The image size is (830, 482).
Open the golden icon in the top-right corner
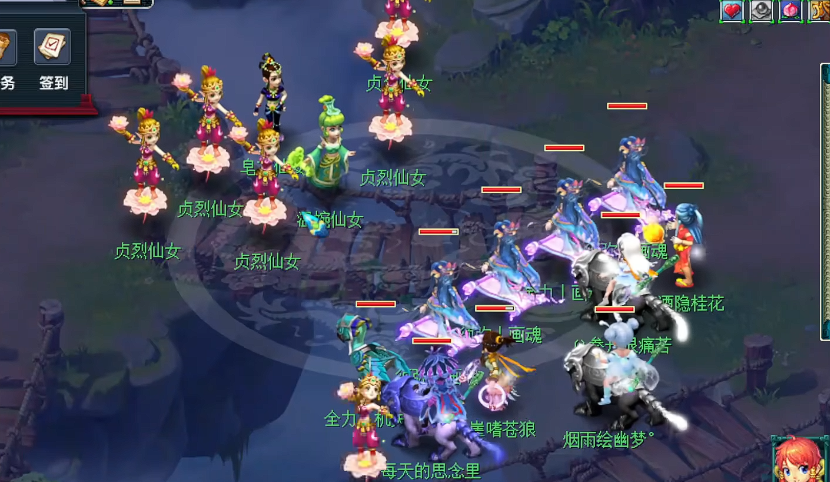click(x=819, y=10)
